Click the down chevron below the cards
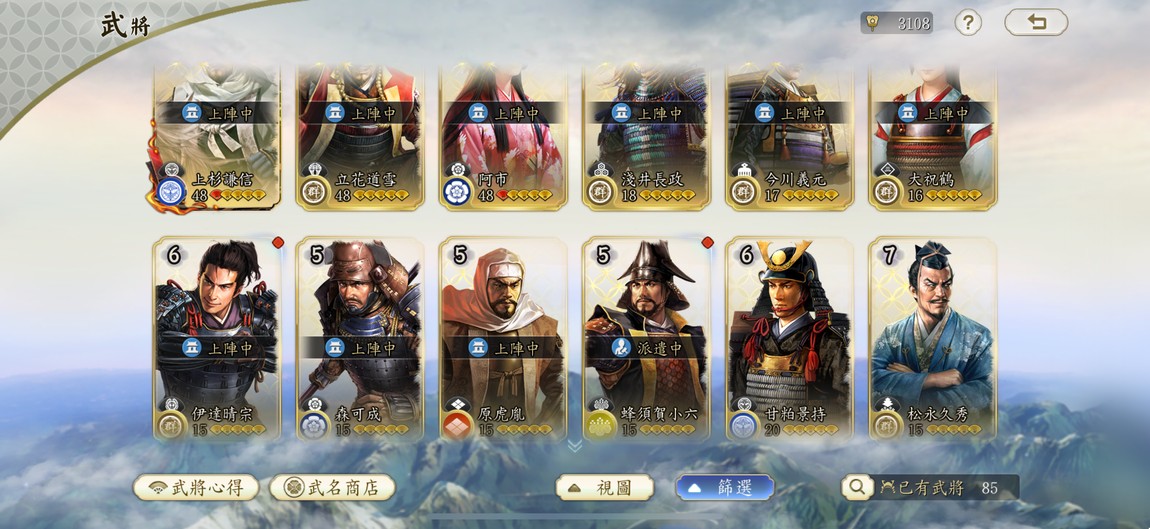1150x529 pixels. 575,445
